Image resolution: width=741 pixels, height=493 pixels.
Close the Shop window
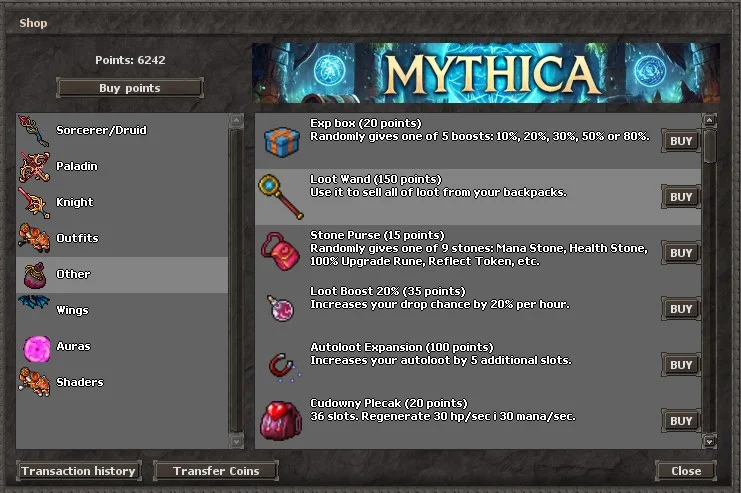click(x=686, y=471)
